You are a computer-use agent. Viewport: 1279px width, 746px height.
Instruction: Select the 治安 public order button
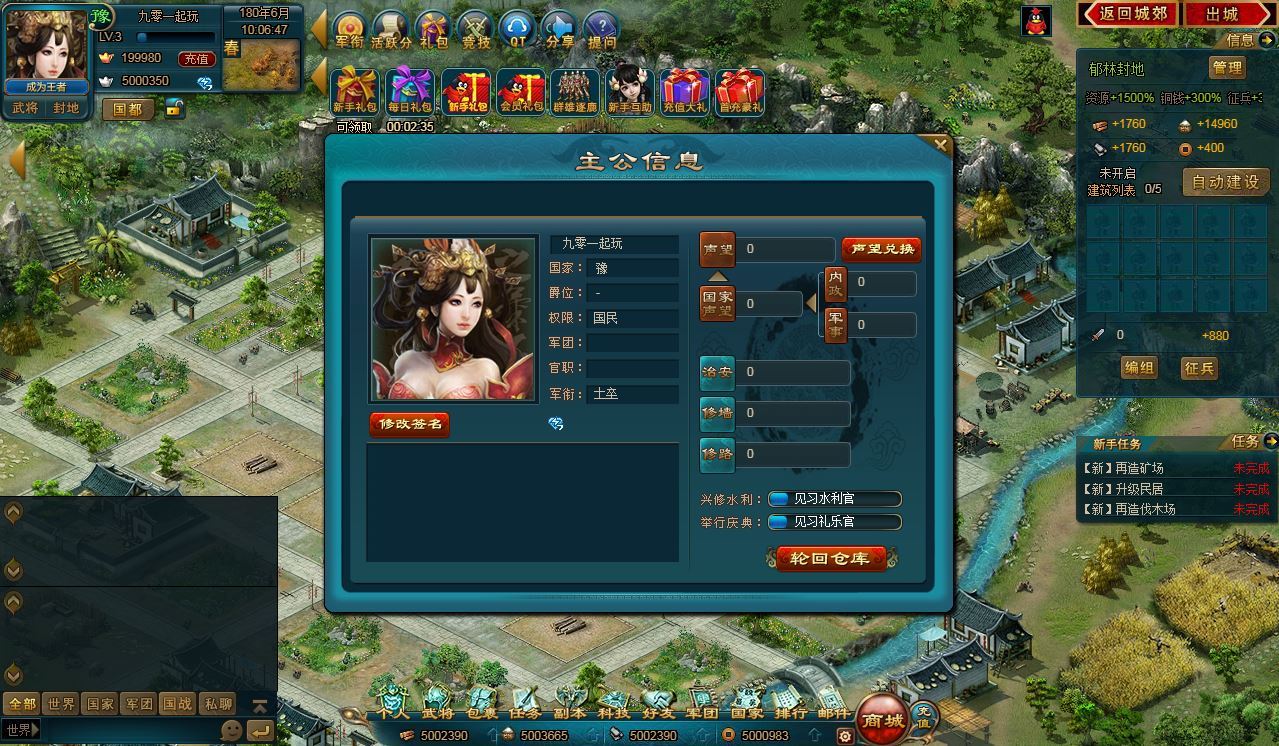pos(717,373)
